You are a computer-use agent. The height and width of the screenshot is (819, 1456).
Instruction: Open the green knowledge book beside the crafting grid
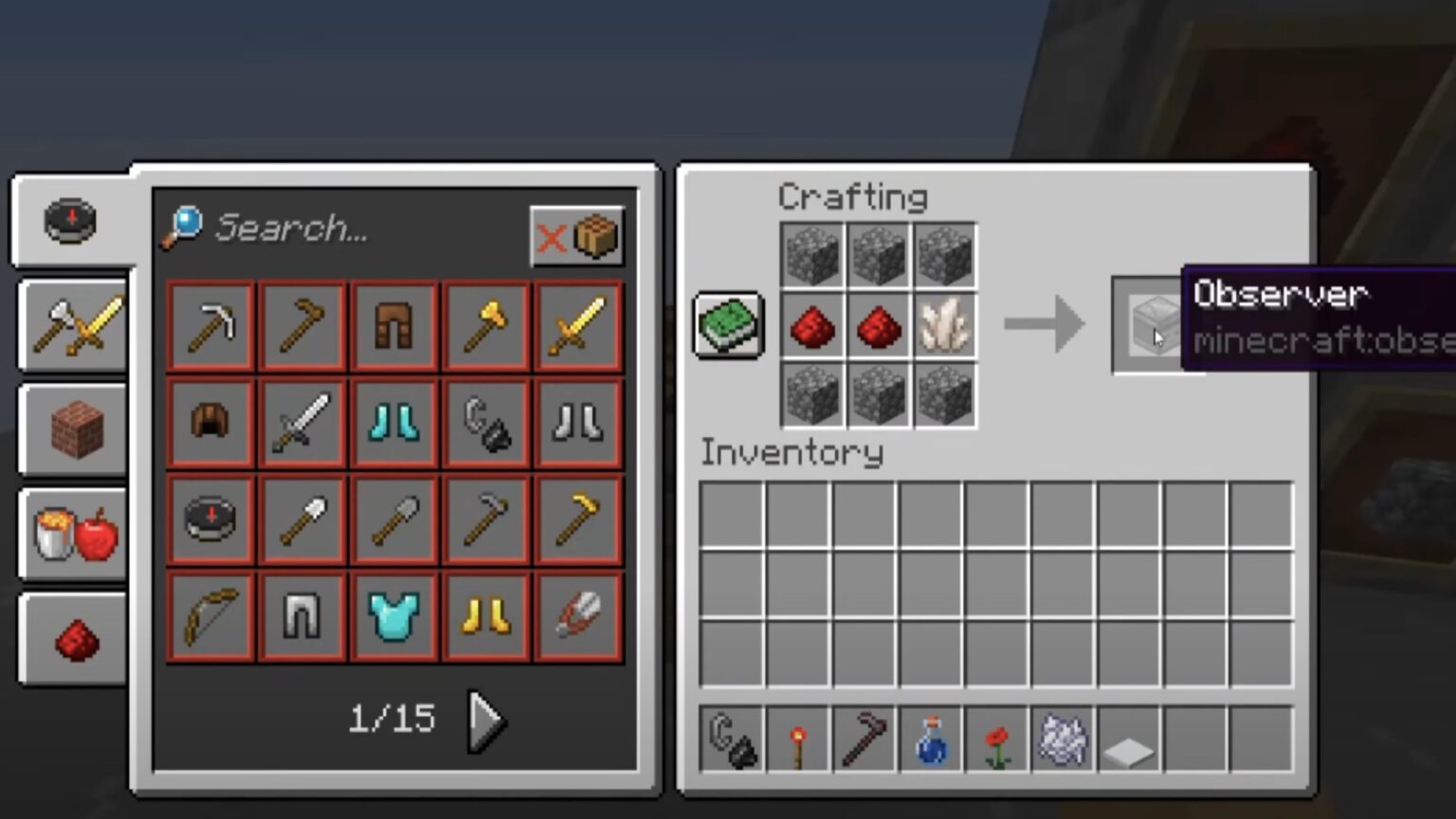tap(728, 325)
